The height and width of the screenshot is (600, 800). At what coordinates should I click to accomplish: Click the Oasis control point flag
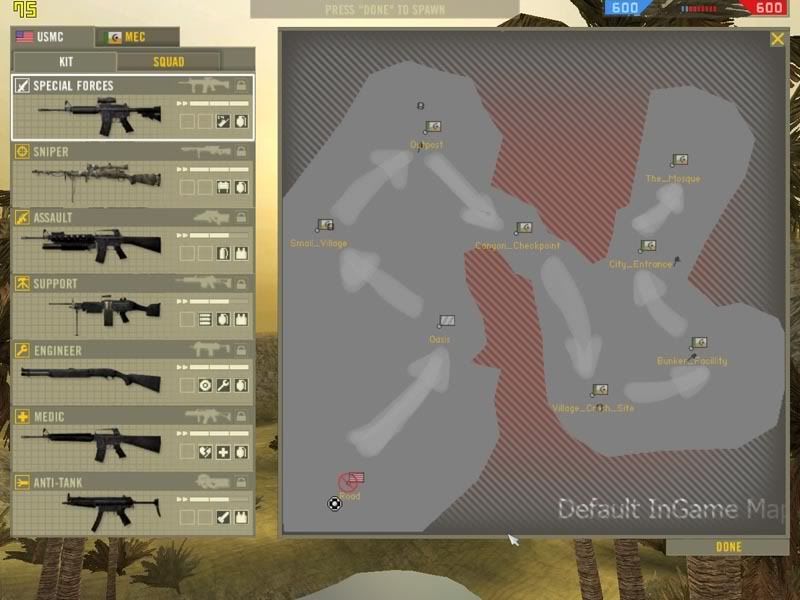tap(447, 321)
